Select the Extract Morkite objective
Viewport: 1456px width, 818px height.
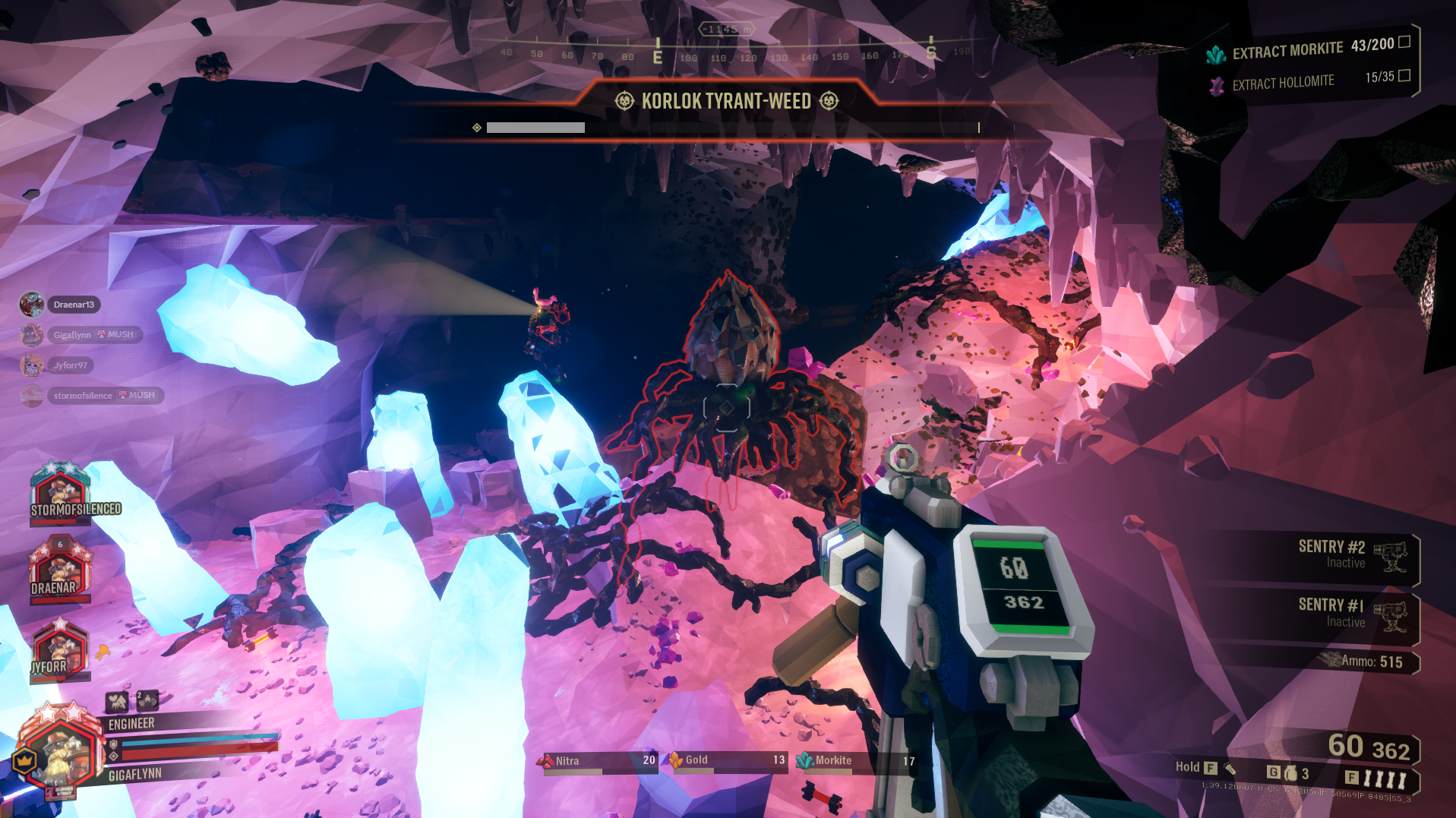click(x=1308, y=50)
